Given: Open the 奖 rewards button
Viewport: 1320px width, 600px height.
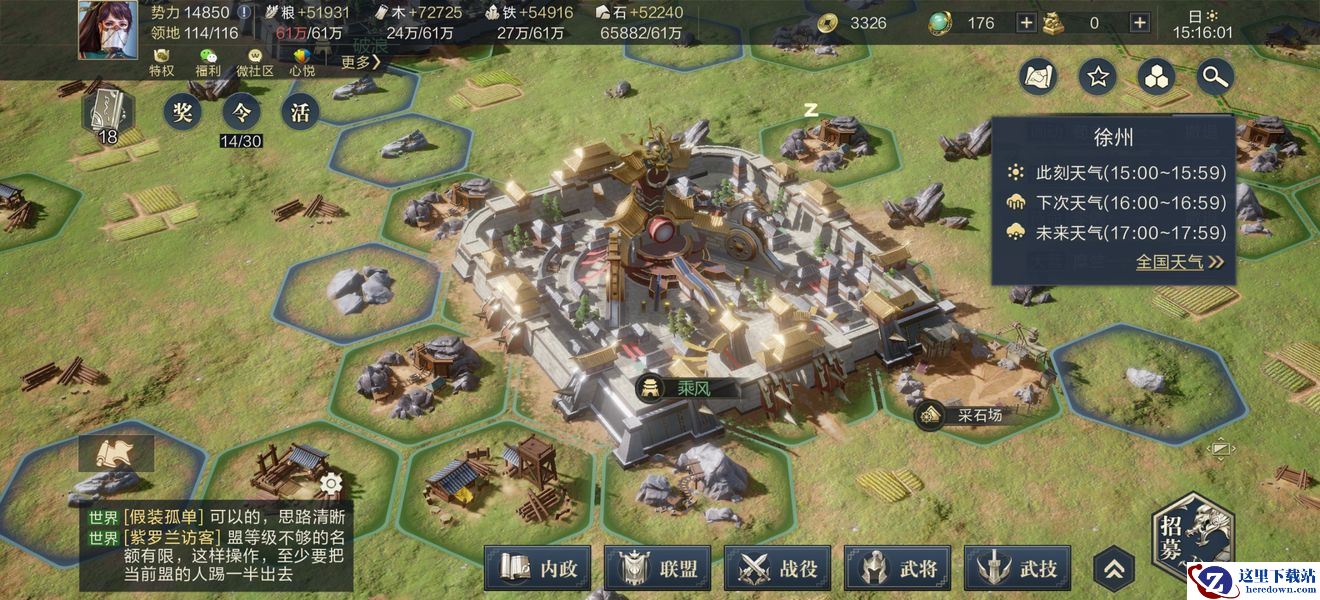Looking at the screenshot, I should (182, 111).
